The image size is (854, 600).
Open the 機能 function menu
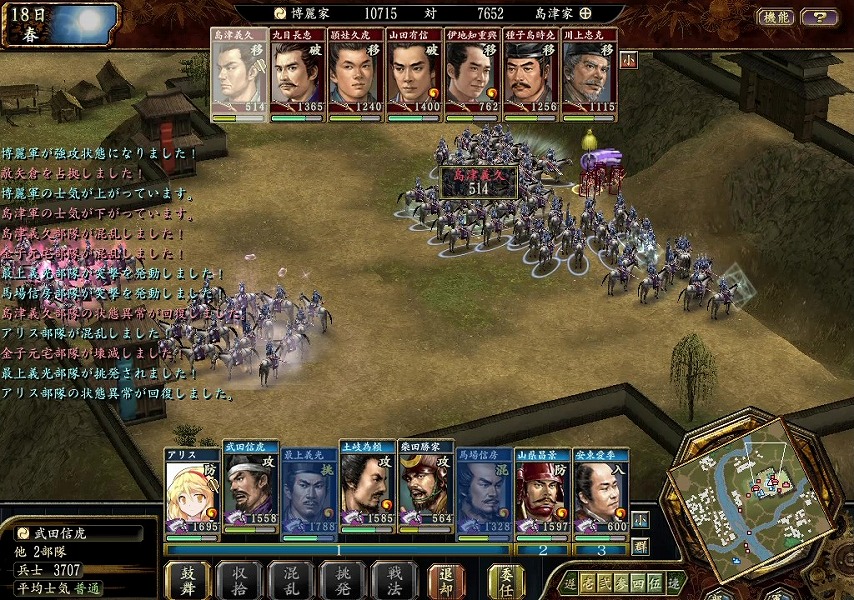[x=775, y=17]
